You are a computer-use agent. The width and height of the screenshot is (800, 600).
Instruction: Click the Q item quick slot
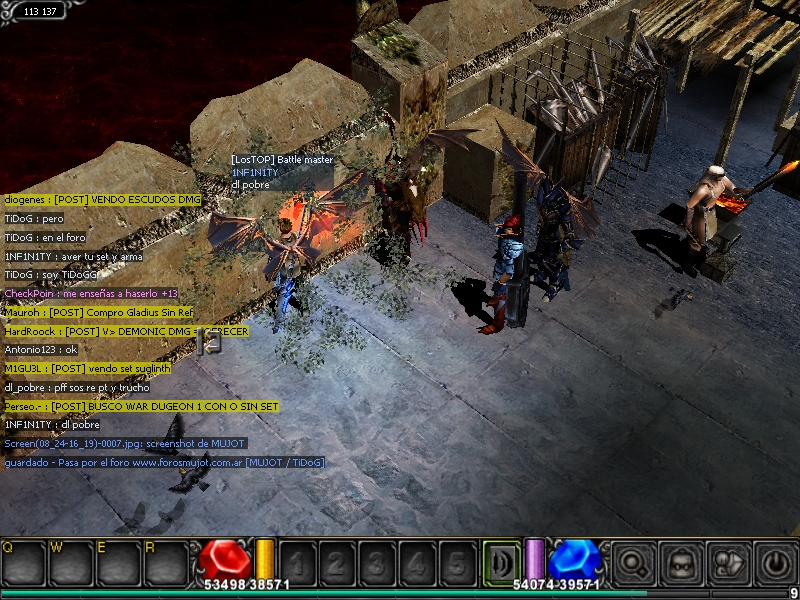tap(24, 562)
